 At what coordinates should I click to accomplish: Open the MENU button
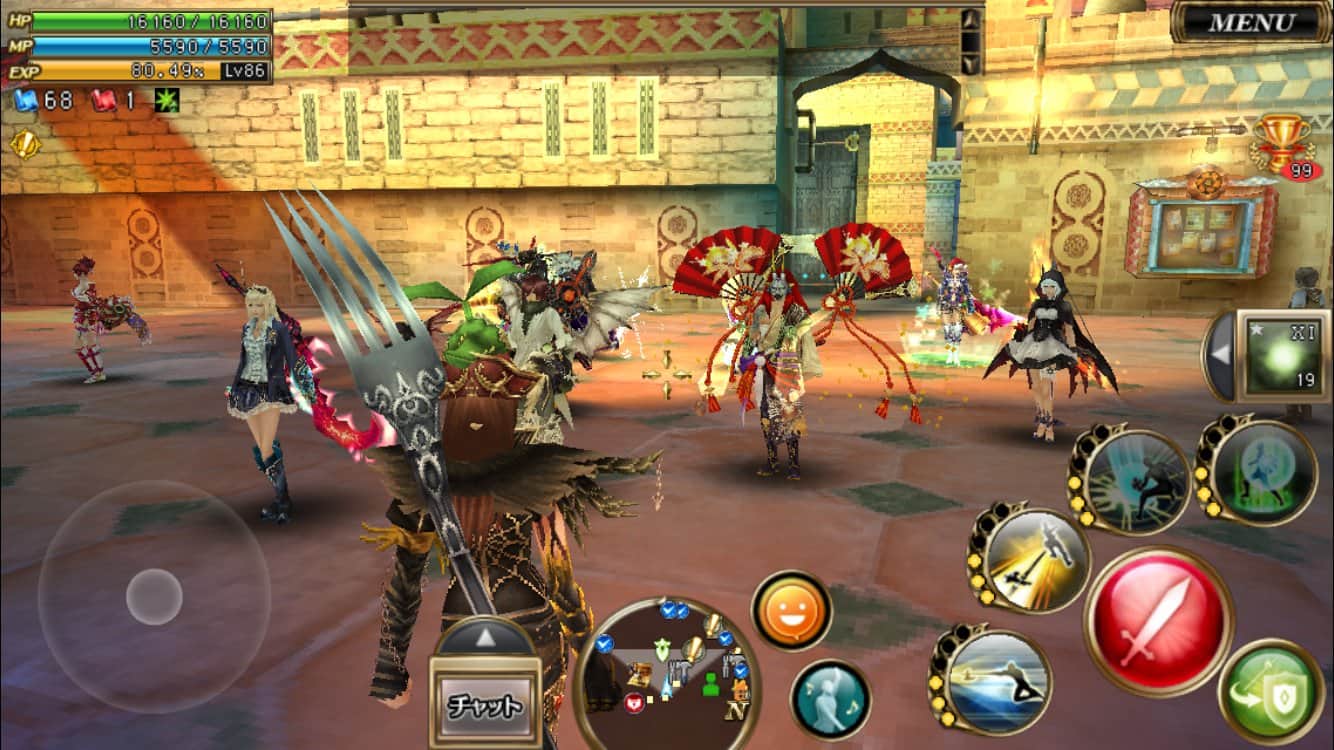tap(1251, 22)
